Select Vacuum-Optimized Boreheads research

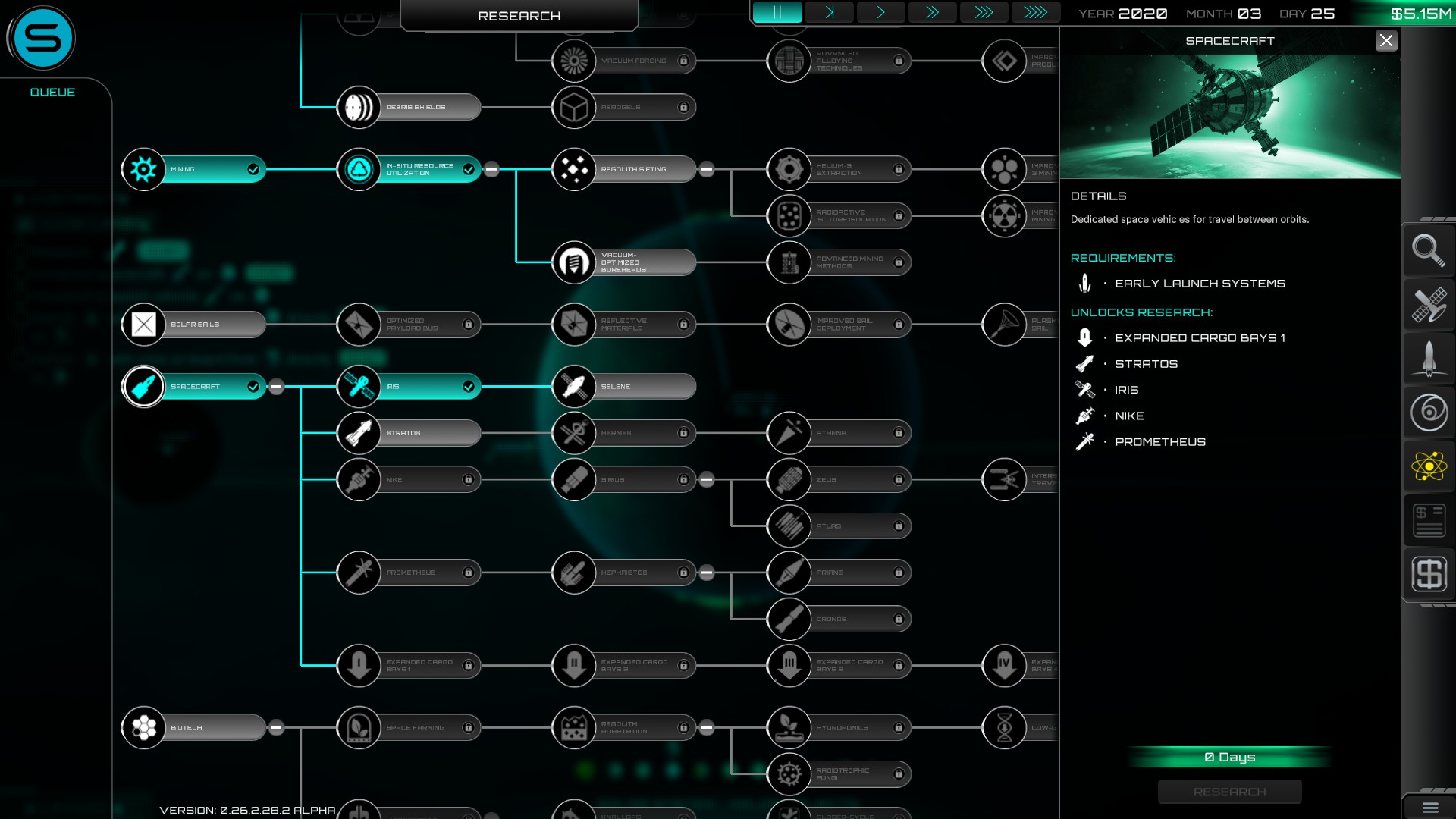624,262
